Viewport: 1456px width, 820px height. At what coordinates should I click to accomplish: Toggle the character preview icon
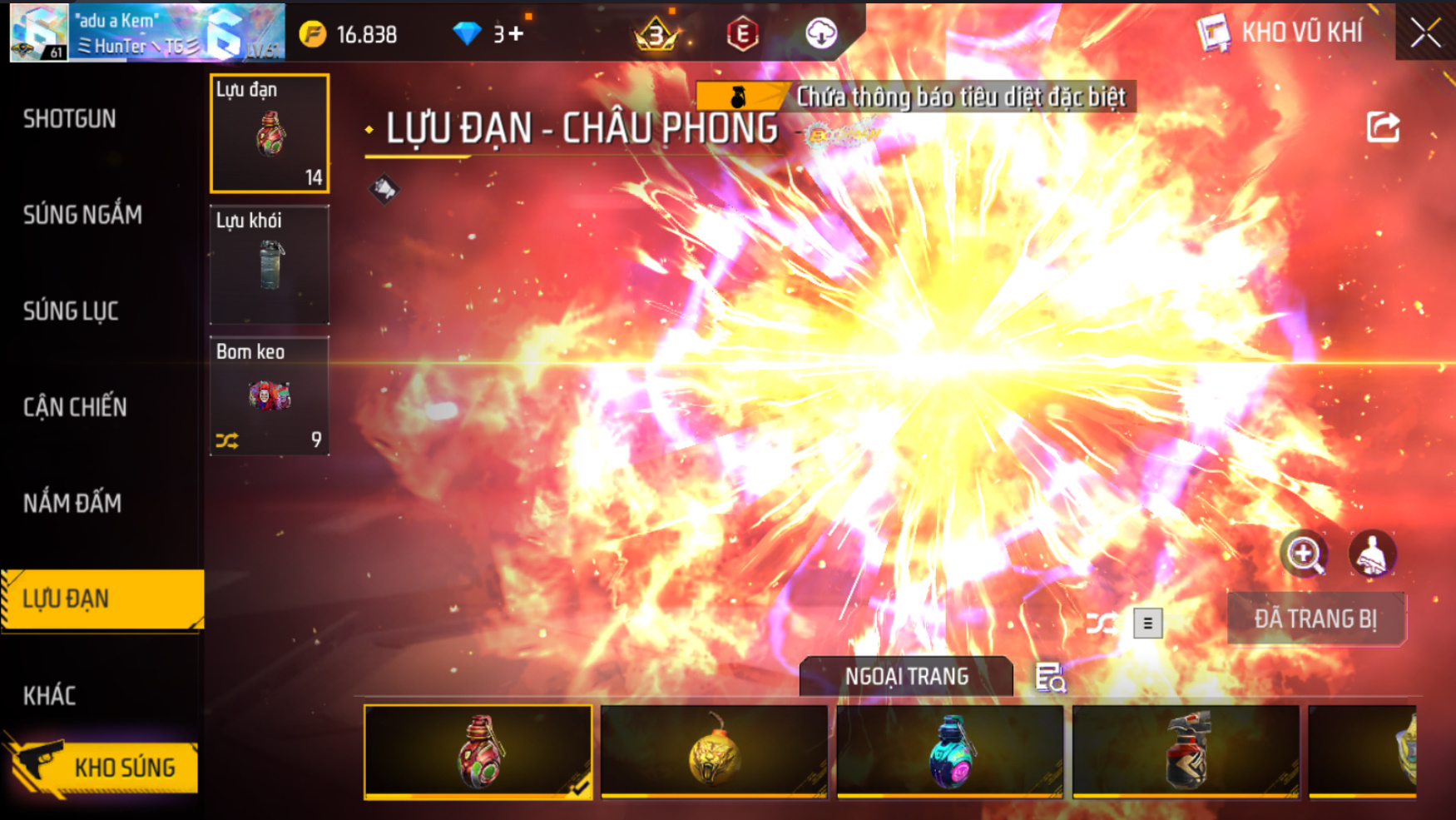pos(1371,554)
